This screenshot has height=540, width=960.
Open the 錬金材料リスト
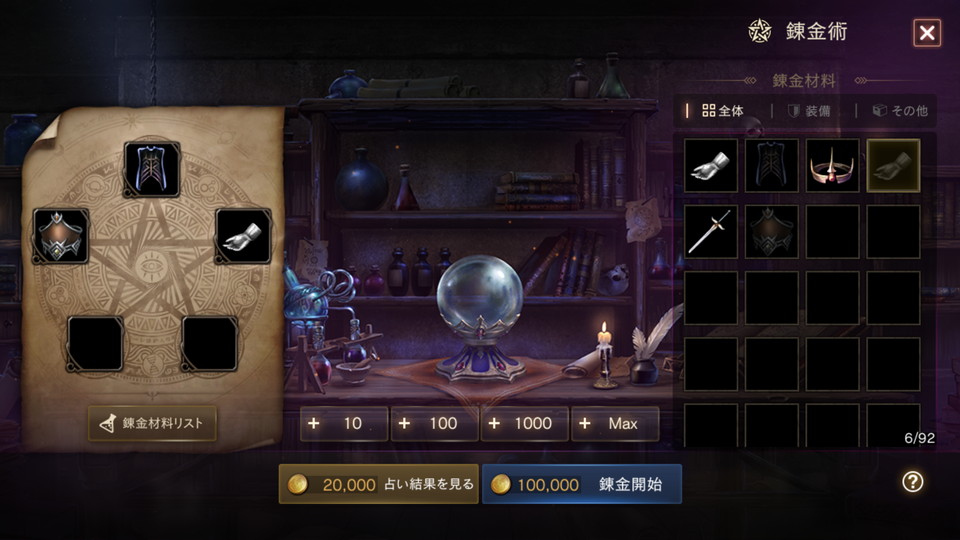152,423
